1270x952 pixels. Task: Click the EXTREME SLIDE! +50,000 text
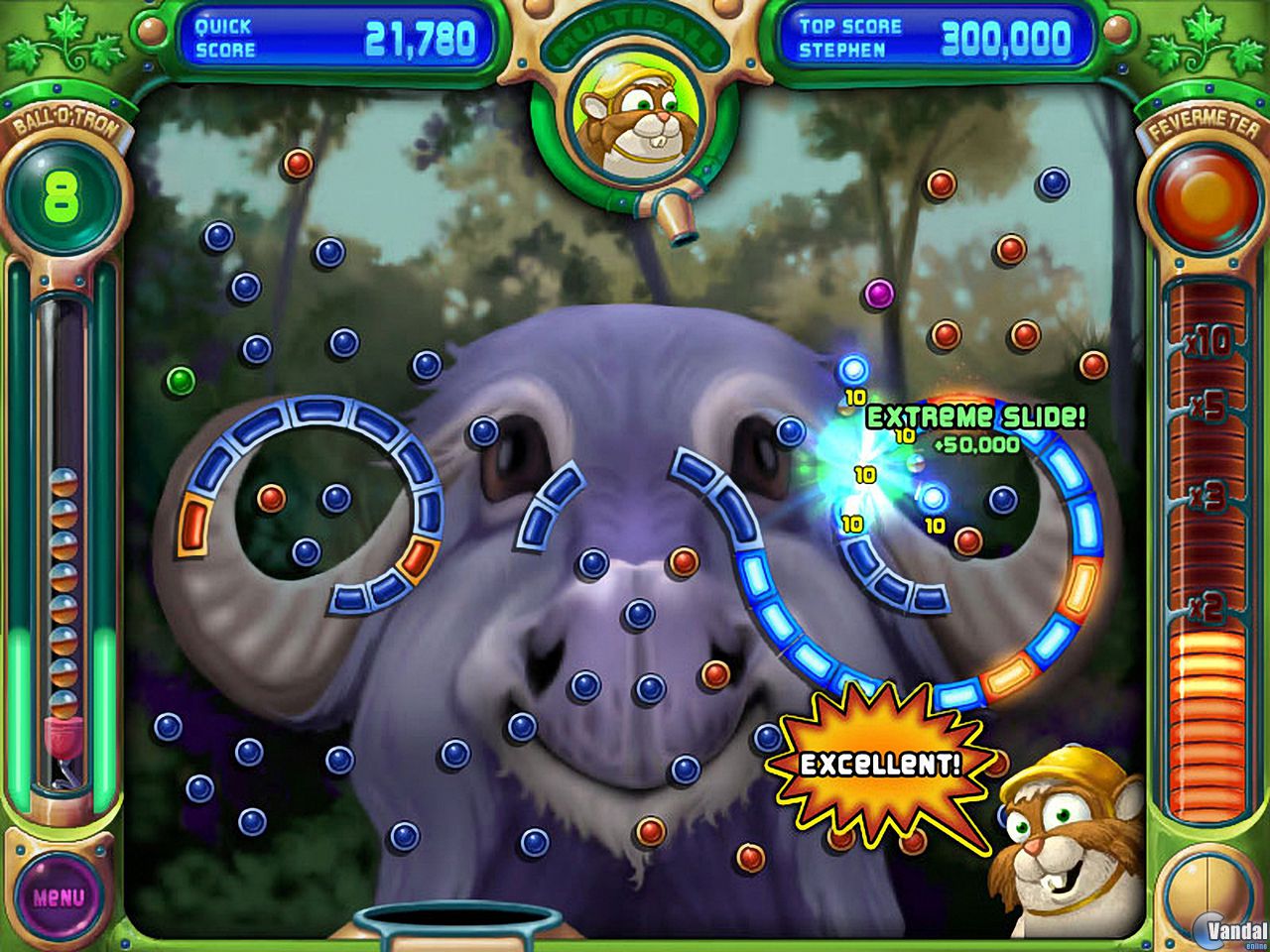click(x=973, y=416)
